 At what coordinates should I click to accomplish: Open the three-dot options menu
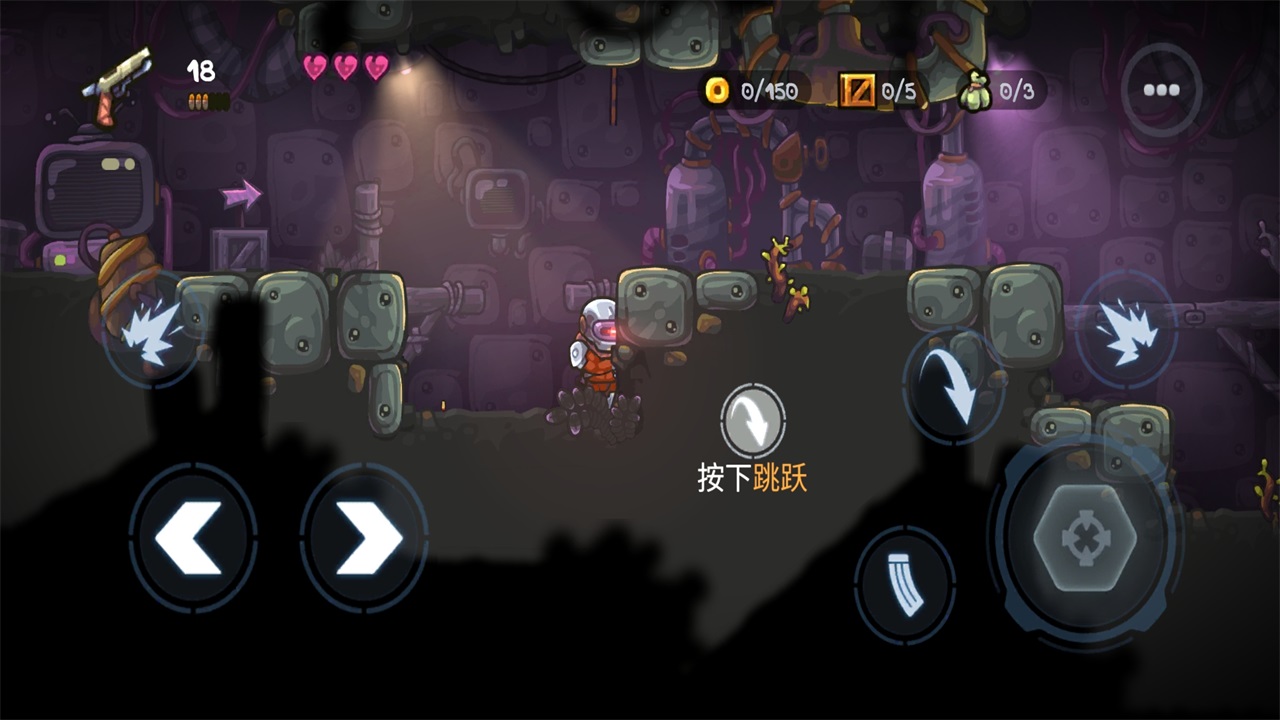pyautogui.click(x=1161, y=90)
